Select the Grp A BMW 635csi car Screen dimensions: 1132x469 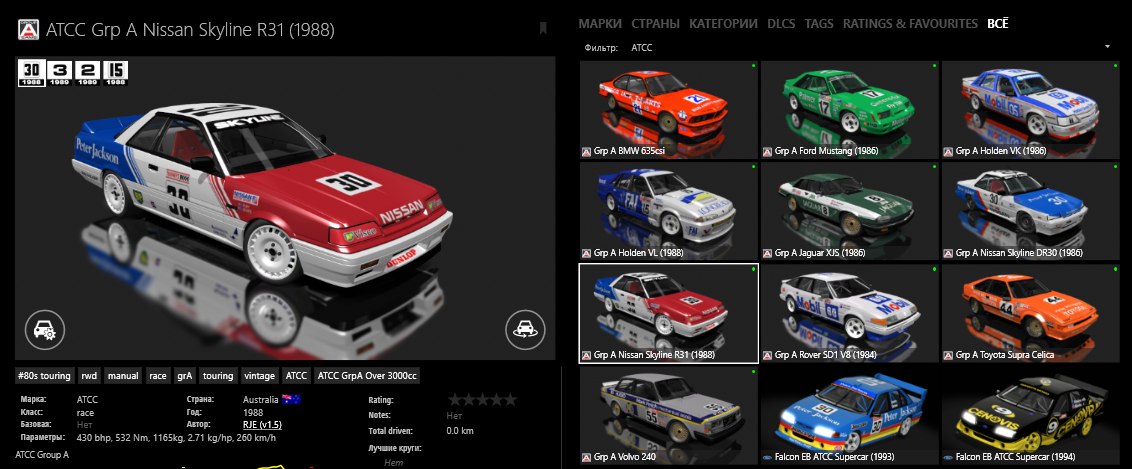(x=669, y=110)
